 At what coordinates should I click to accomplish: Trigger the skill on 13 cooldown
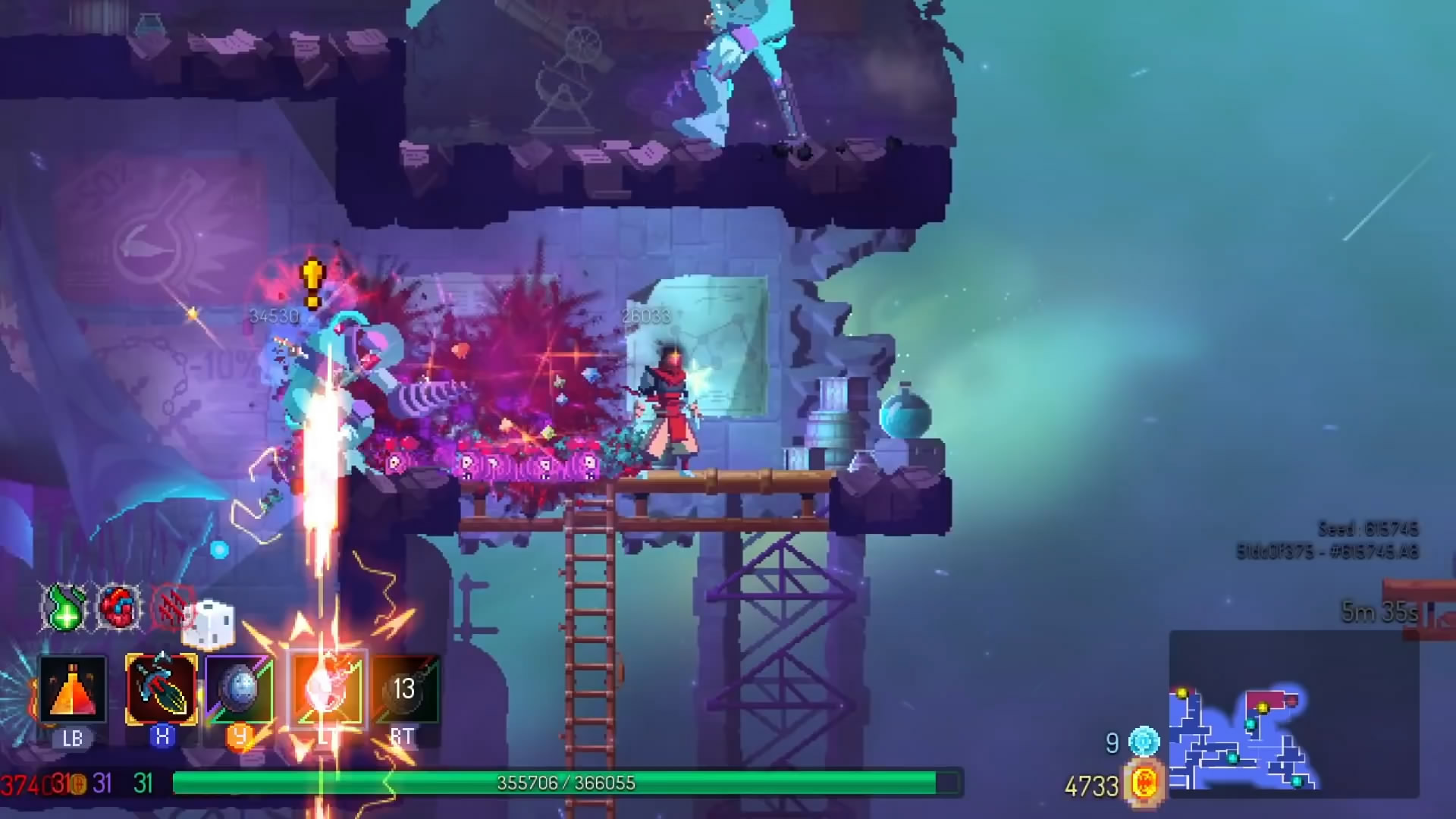point(404,689)
